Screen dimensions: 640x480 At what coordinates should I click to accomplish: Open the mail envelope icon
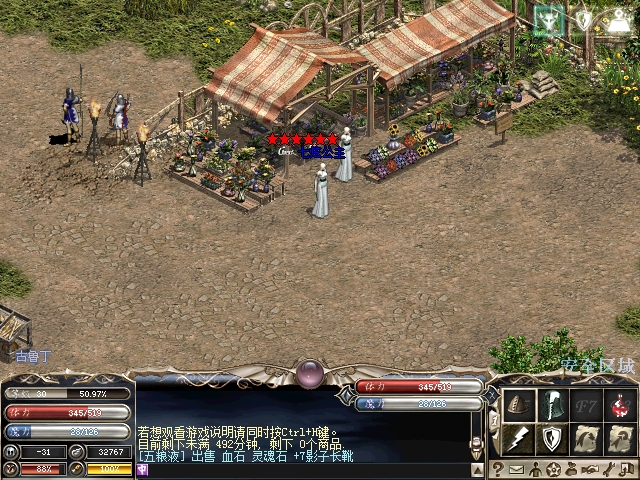pyautogui.click(x=516, y=469)
